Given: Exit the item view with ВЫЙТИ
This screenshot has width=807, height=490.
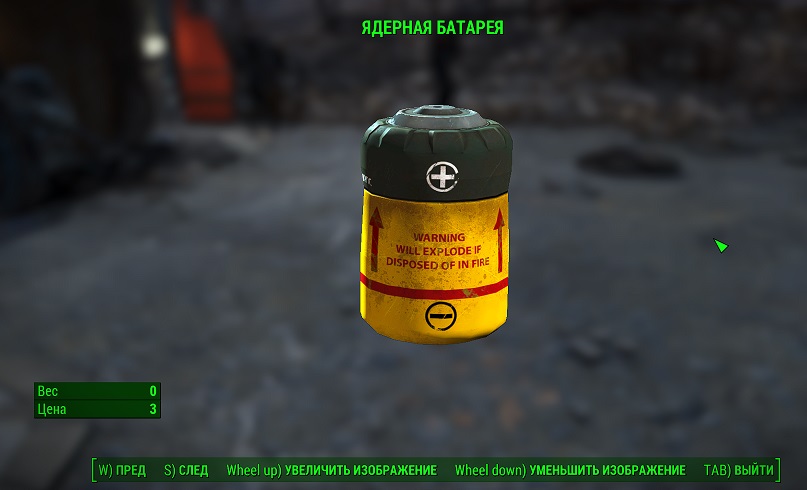Looking at the screenshot, I should [739, 470].
